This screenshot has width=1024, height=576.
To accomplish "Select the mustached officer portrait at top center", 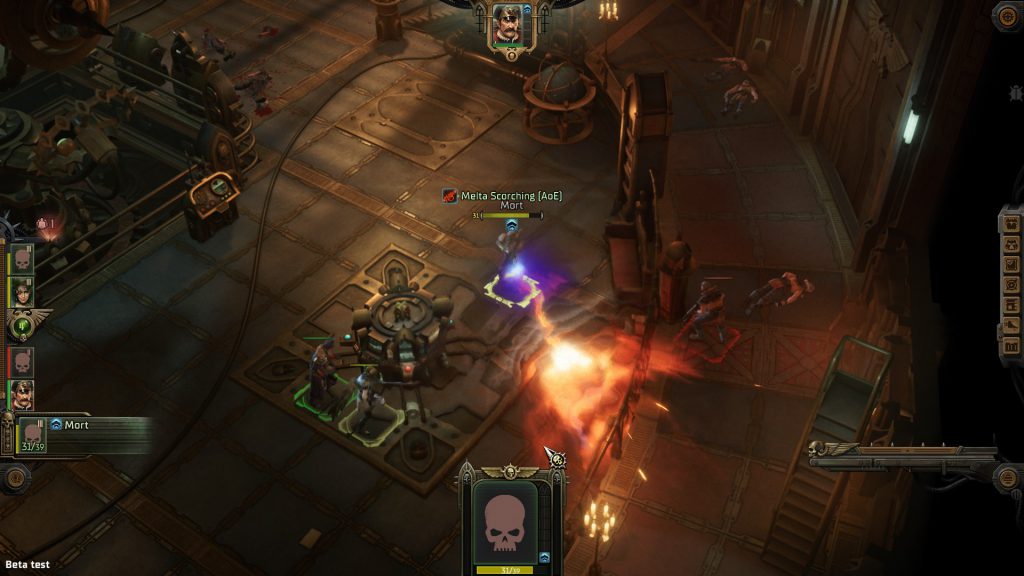I will (507, 24).
